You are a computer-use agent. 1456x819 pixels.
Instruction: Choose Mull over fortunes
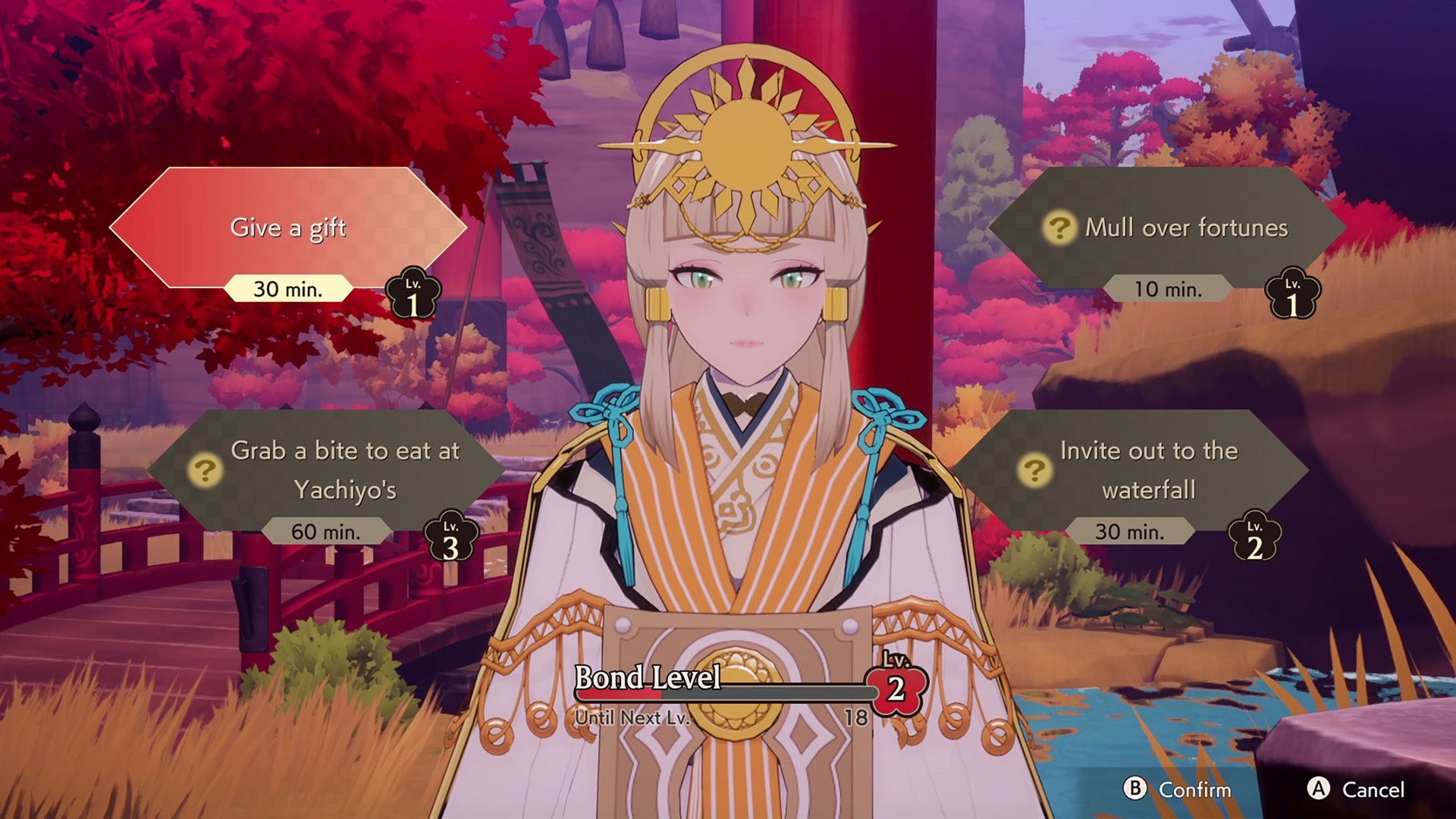point(1187,227)
